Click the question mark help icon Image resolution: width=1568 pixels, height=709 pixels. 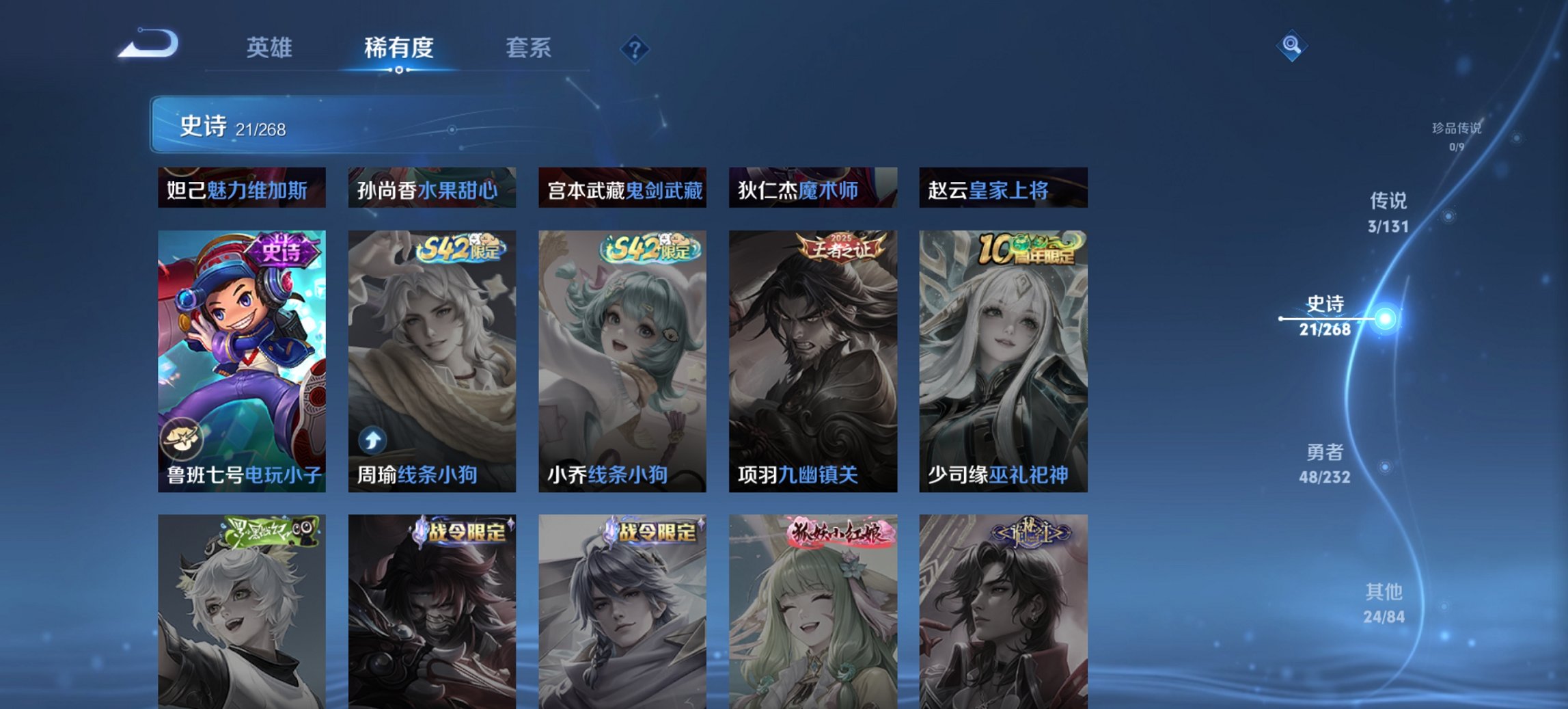click(635, 48)
